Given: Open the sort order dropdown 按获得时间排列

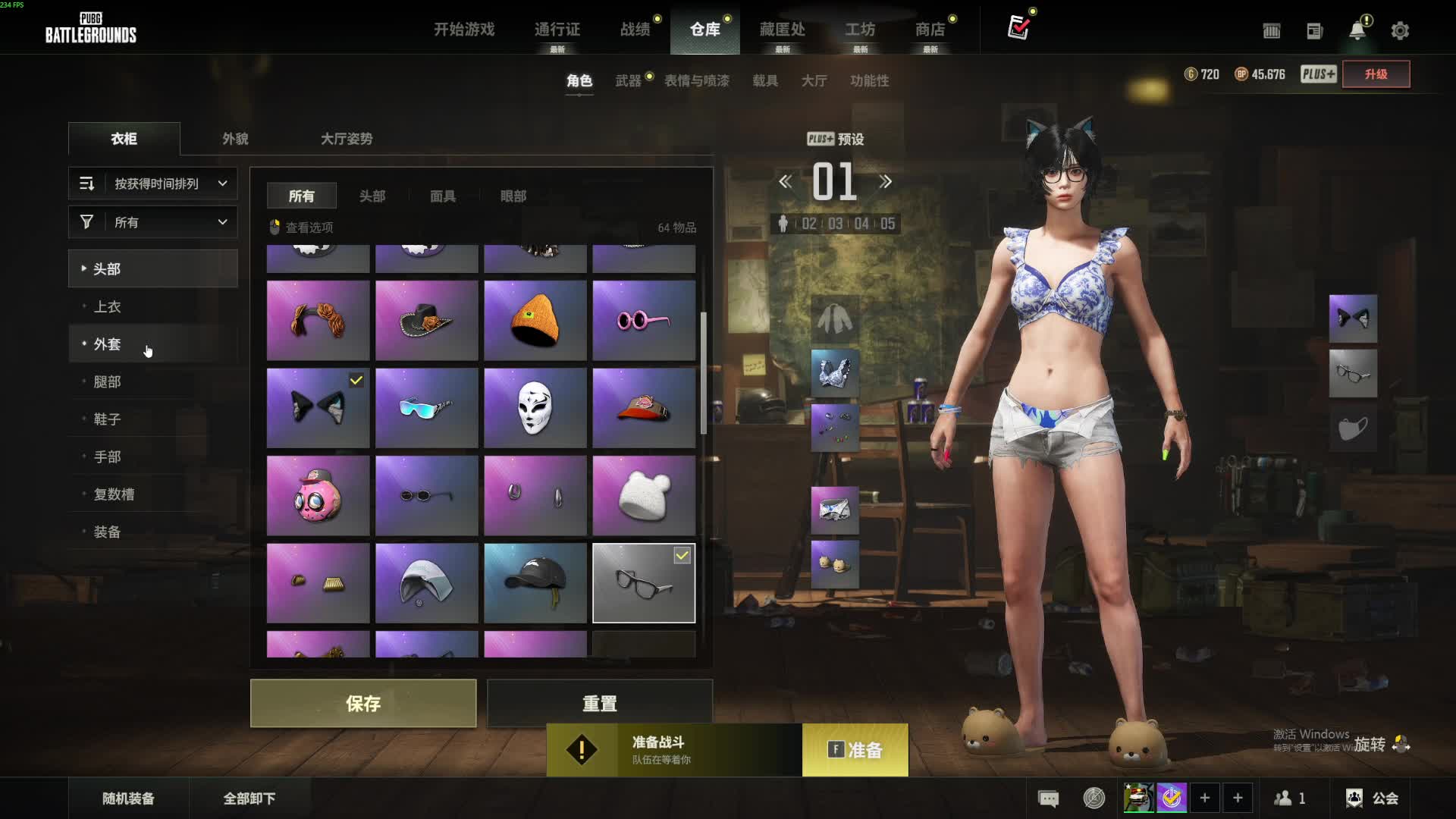Looking at the screenshot, I should click(153, 184).
